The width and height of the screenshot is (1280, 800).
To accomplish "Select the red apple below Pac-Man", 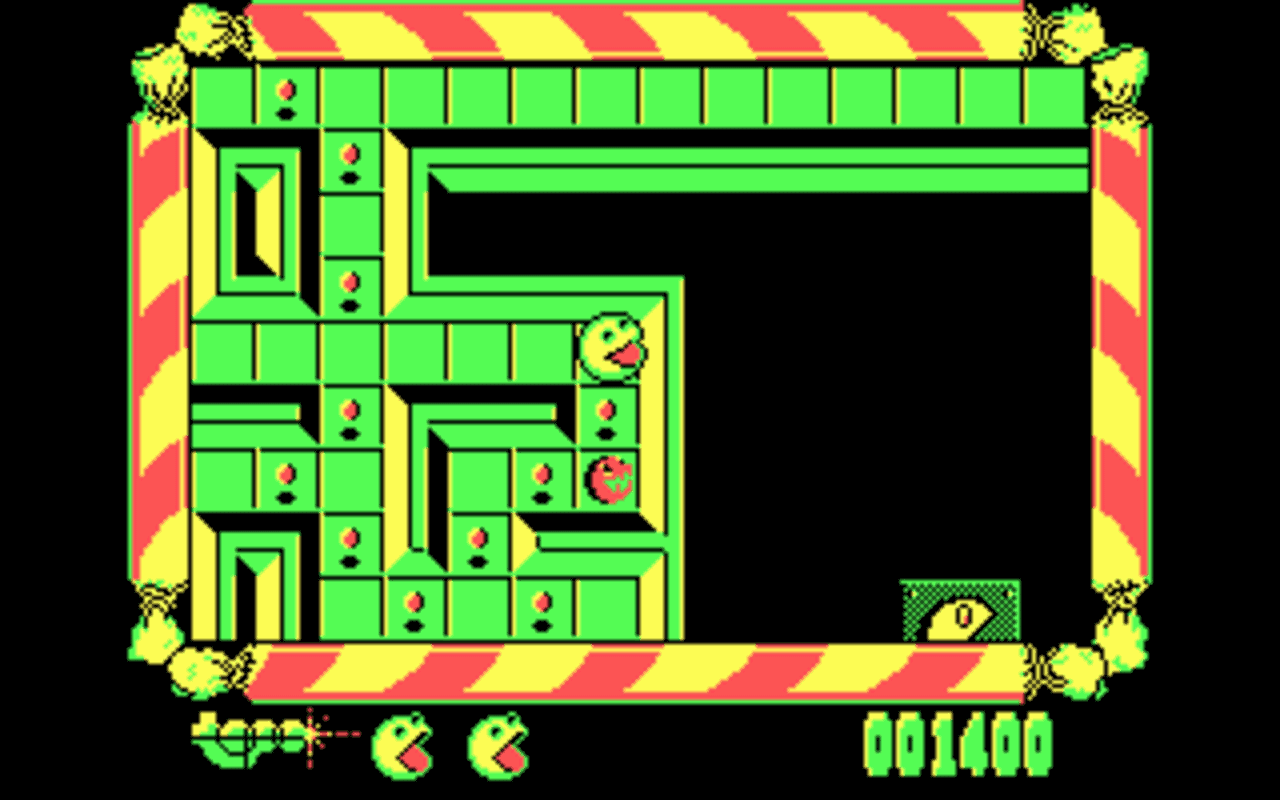I will pyautogui.click(x=609, y=479).
